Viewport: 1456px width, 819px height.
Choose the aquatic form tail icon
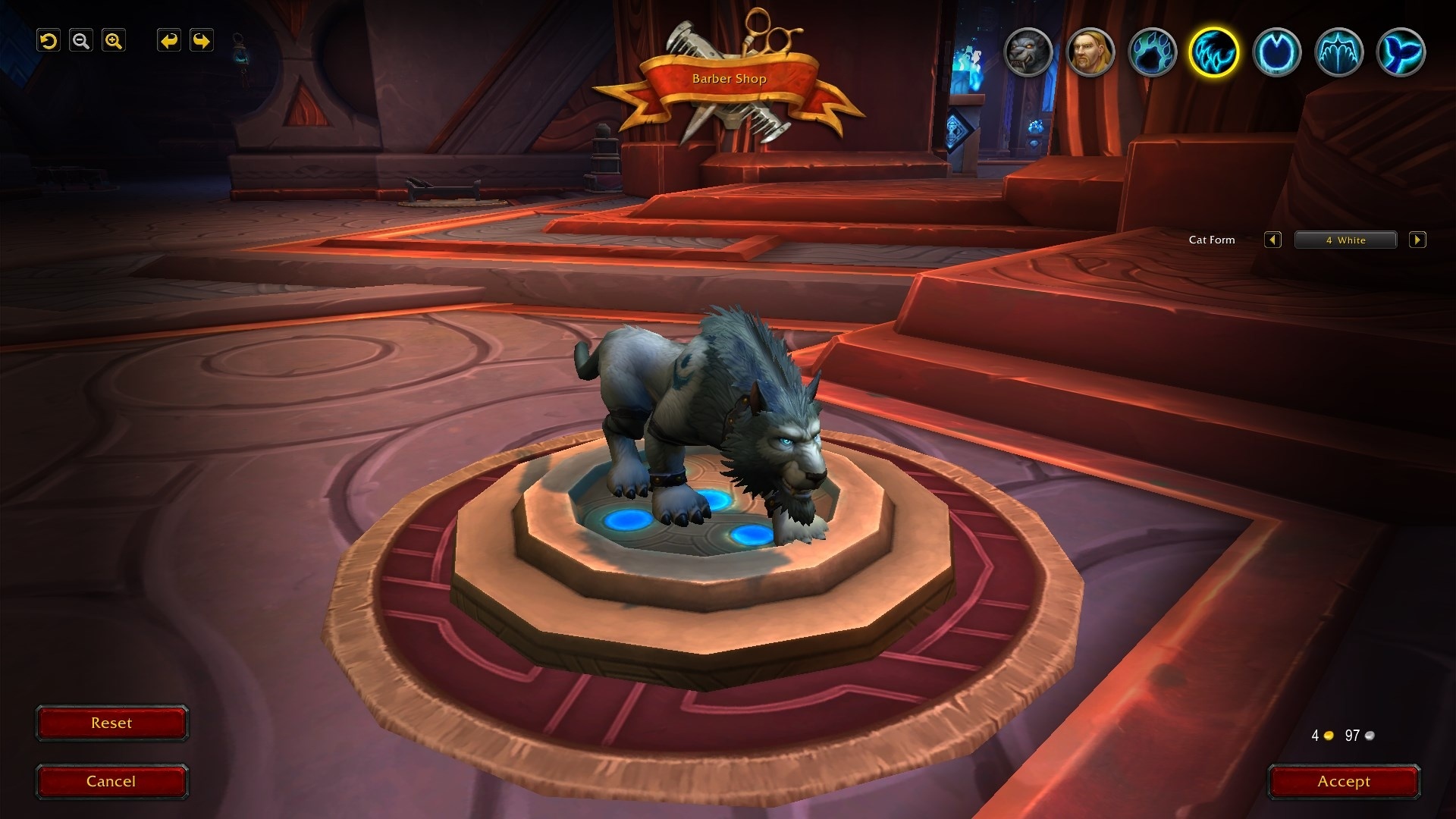coord(1401,52)
